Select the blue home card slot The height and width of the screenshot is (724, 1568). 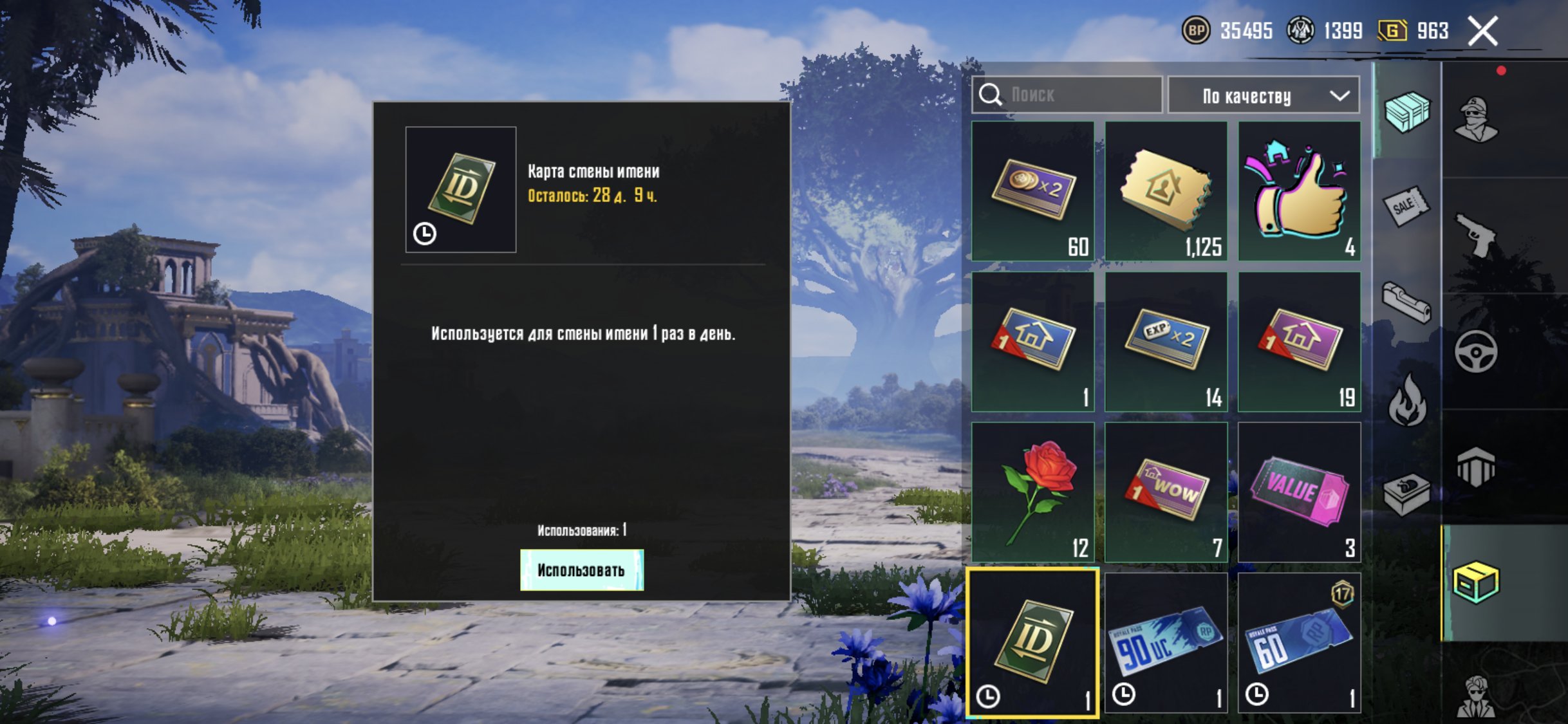coord(1033,341)
